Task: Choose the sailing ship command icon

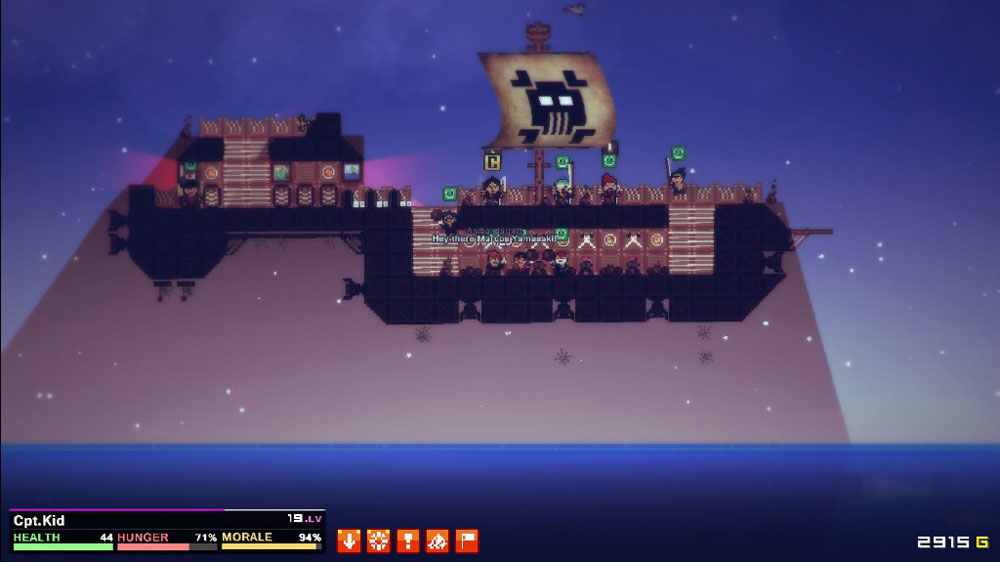Action: 438,541
